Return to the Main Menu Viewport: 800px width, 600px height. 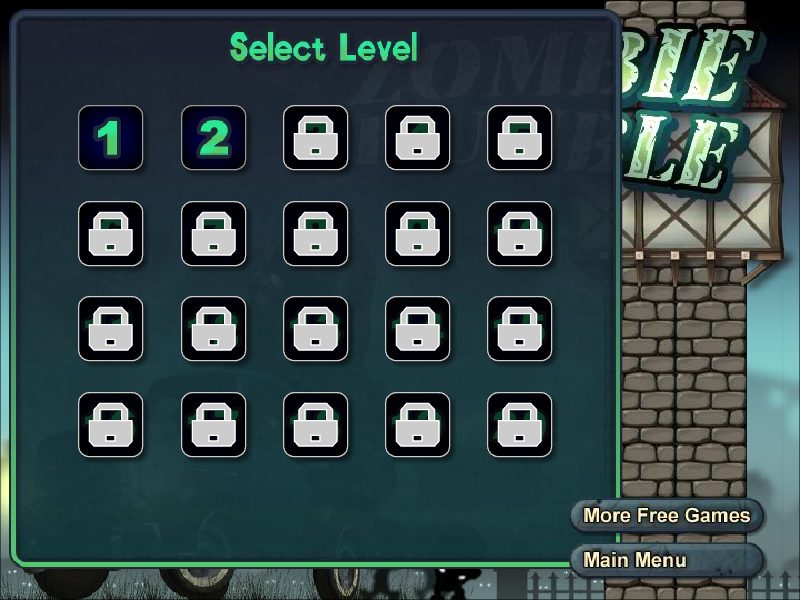[x=666, y=560]
